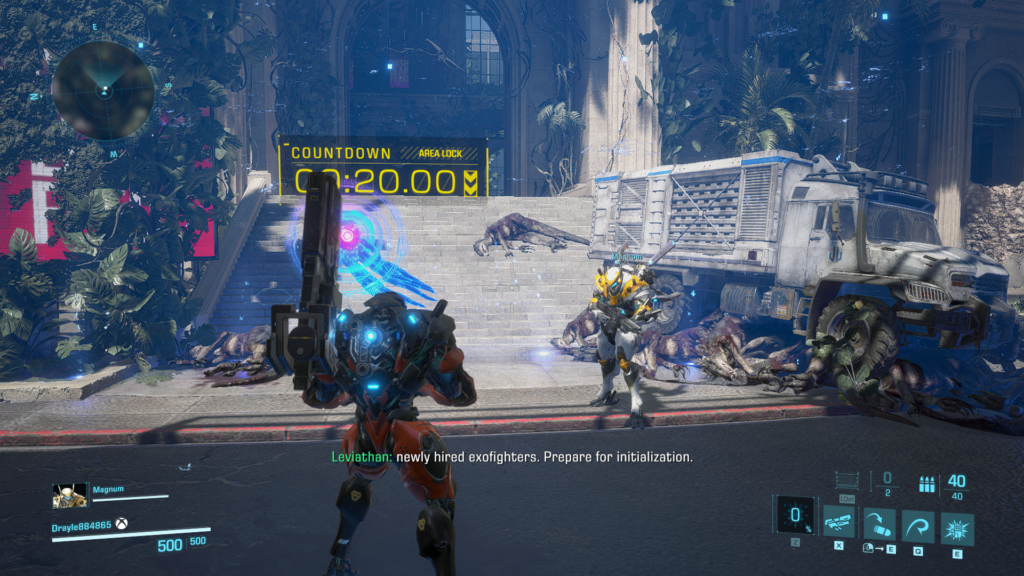Click the Xbox logo beside Drayle884865
1024x576 pixels.
pyautogui.click(x=122, y=523)
